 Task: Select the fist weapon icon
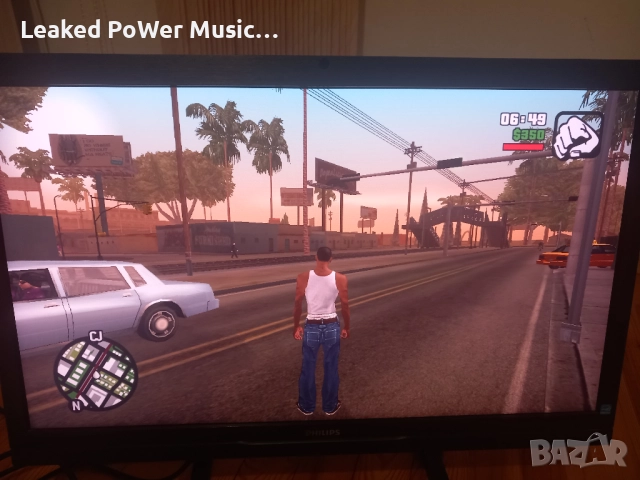pyautogui.click(x=576, y=134)
